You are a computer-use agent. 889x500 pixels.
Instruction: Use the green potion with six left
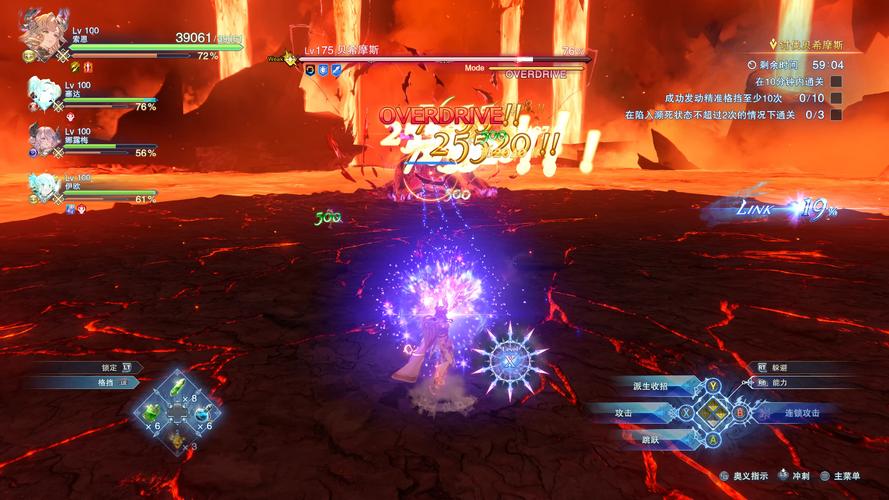152,413
